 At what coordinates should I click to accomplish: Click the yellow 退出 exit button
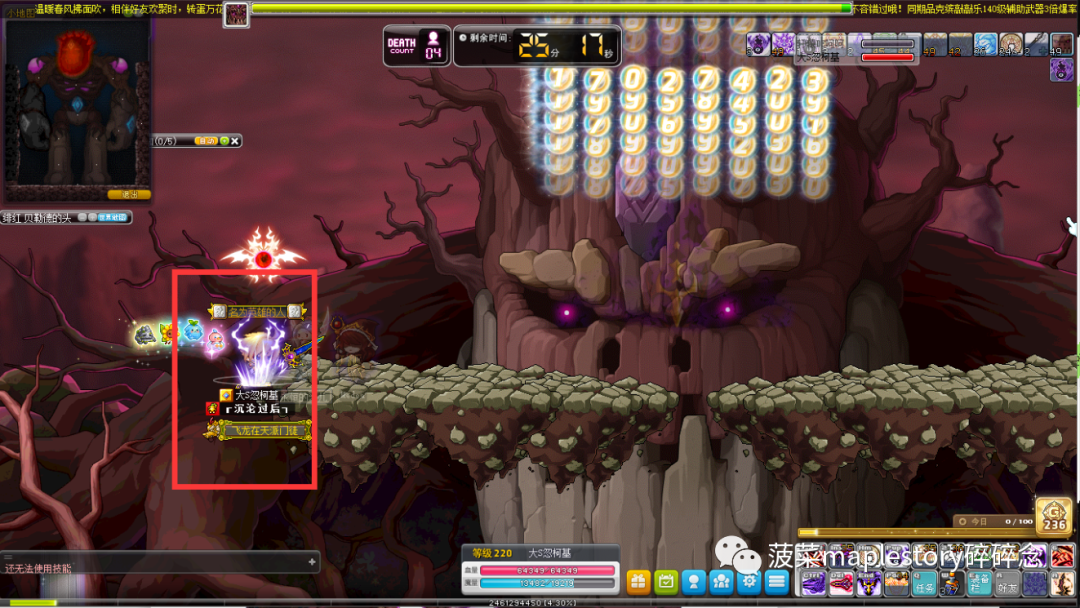129,194
